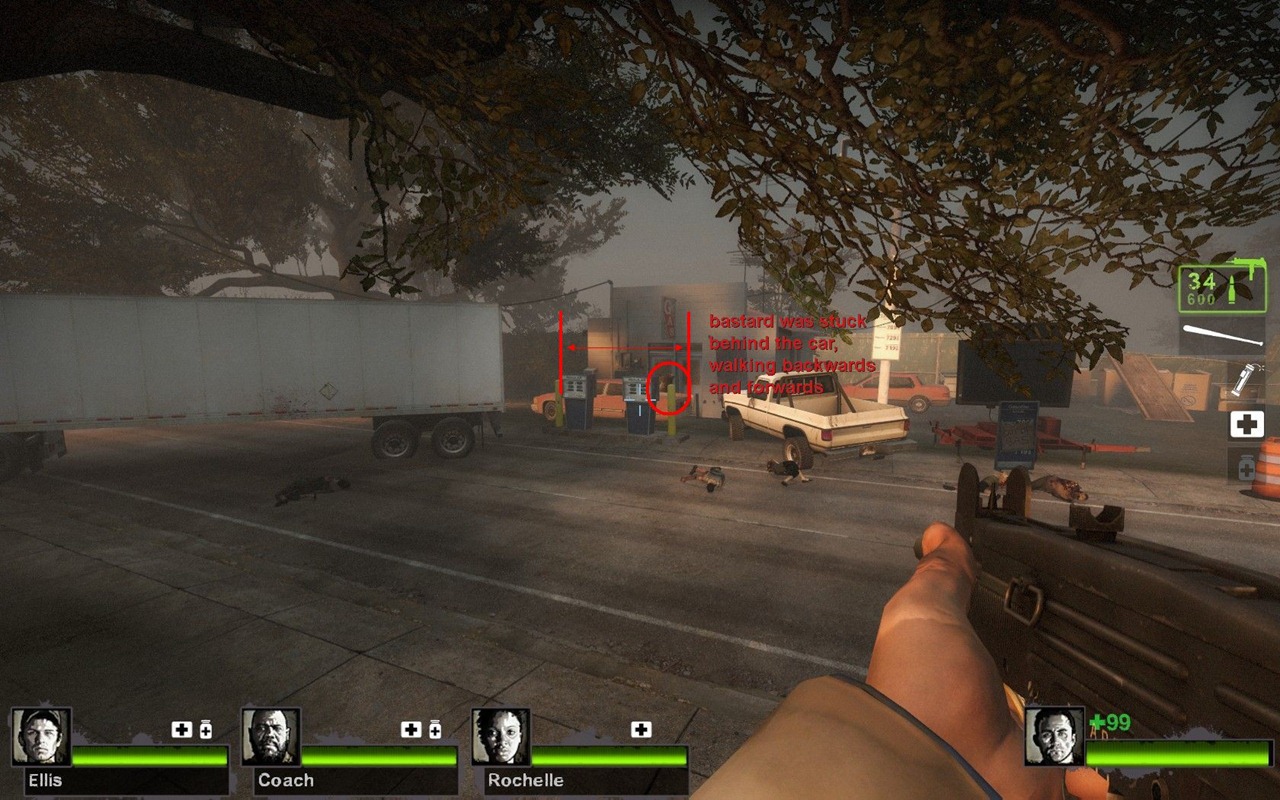1280x800 pixels.
Task: Click Ellis's pill bottle icon
Action: click(x=206, y=730)
